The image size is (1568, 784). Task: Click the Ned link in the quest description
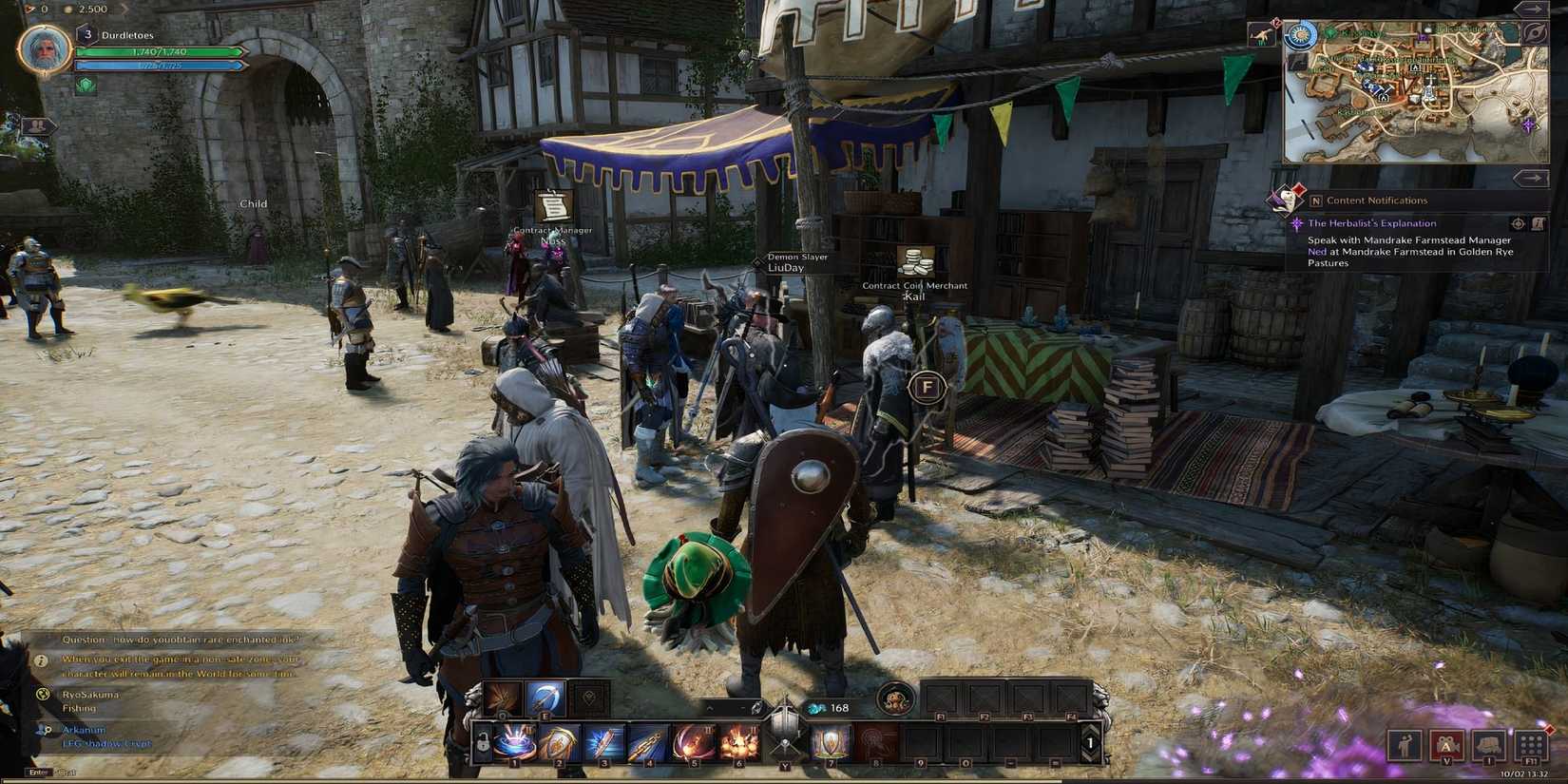(1317, 252)
